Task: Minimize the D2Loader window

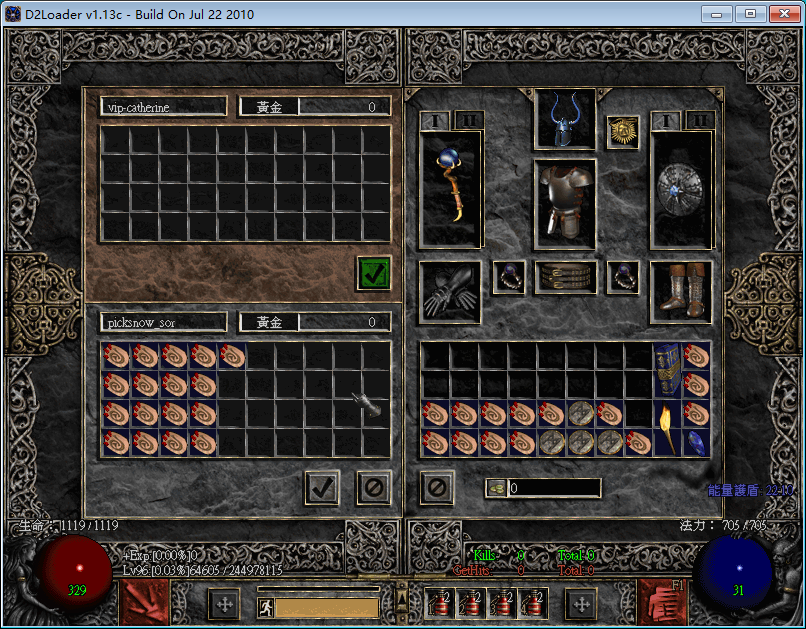Action: point(717,14)
